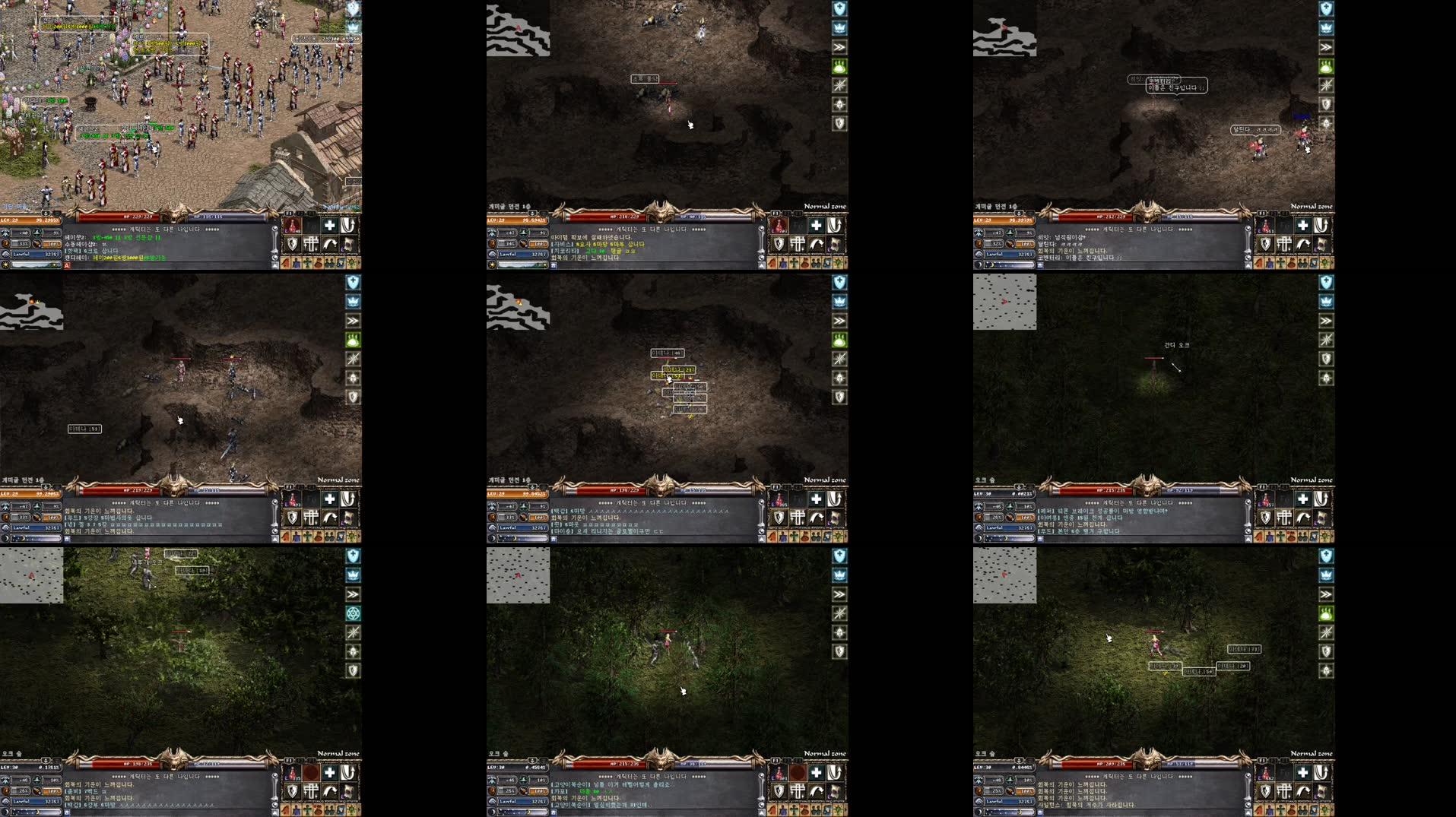Select the teleport scroll arrow icon

click(x=347, y=225)
